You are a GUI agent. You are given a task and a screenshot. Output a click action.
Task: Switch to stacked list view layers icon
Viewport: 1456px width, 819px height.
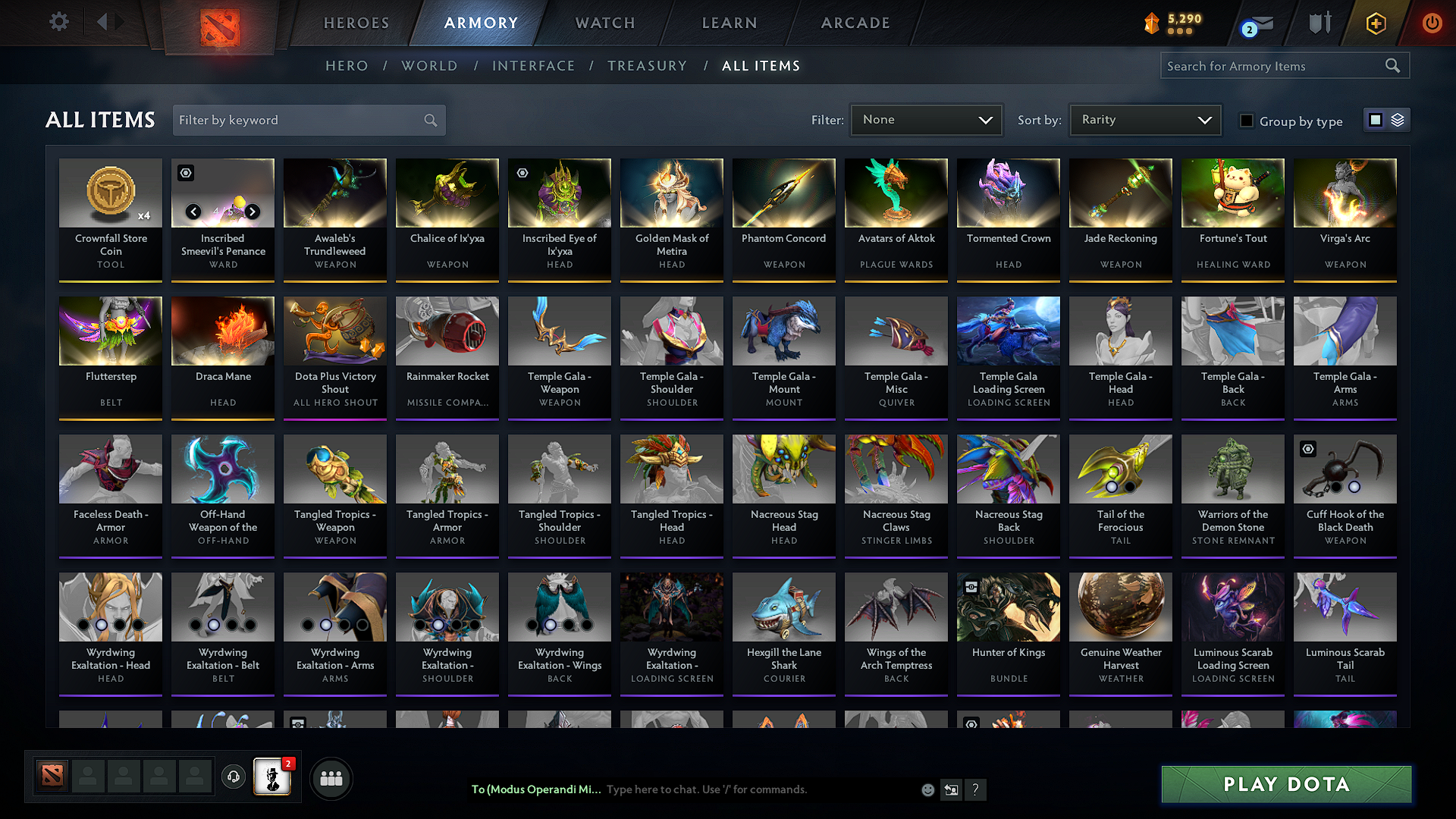(x=1399, y=120)
